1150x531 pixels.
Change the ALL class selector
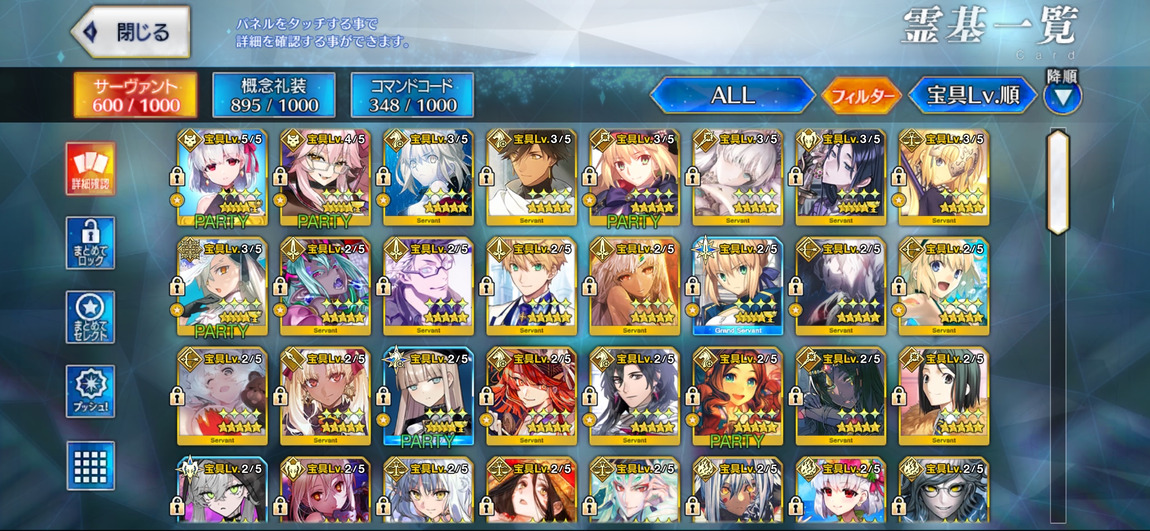[x=732, y=96]
